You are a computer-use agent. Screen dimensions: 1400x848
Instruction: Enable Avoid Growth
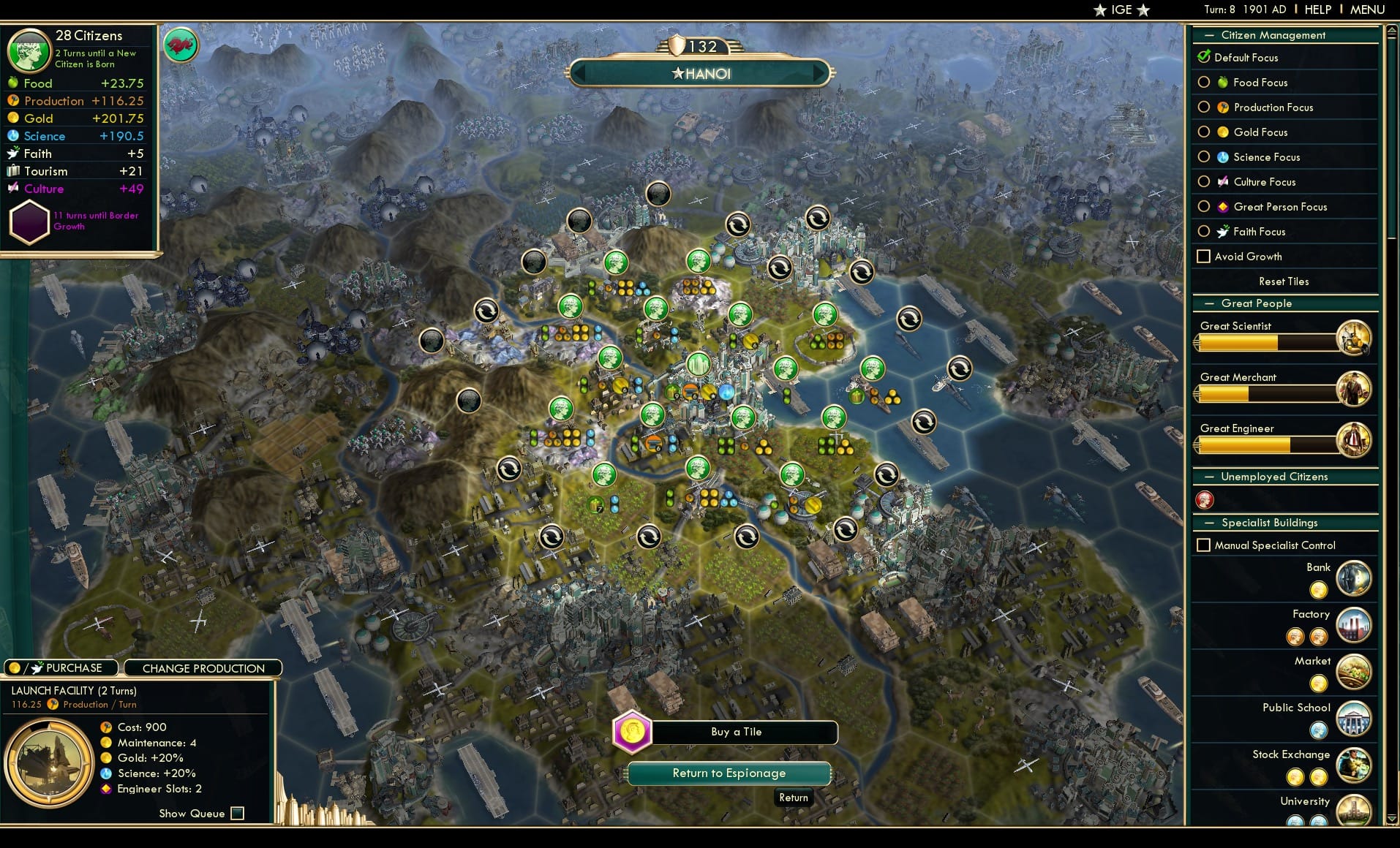pos(1203,256)
